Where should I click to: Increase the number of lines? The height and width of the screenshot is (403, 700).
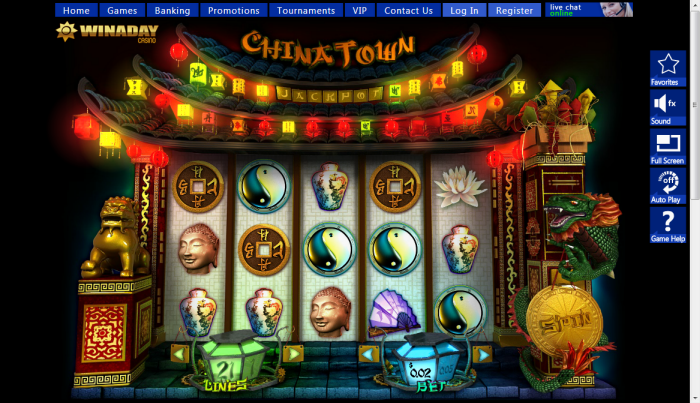pos(293,353)
